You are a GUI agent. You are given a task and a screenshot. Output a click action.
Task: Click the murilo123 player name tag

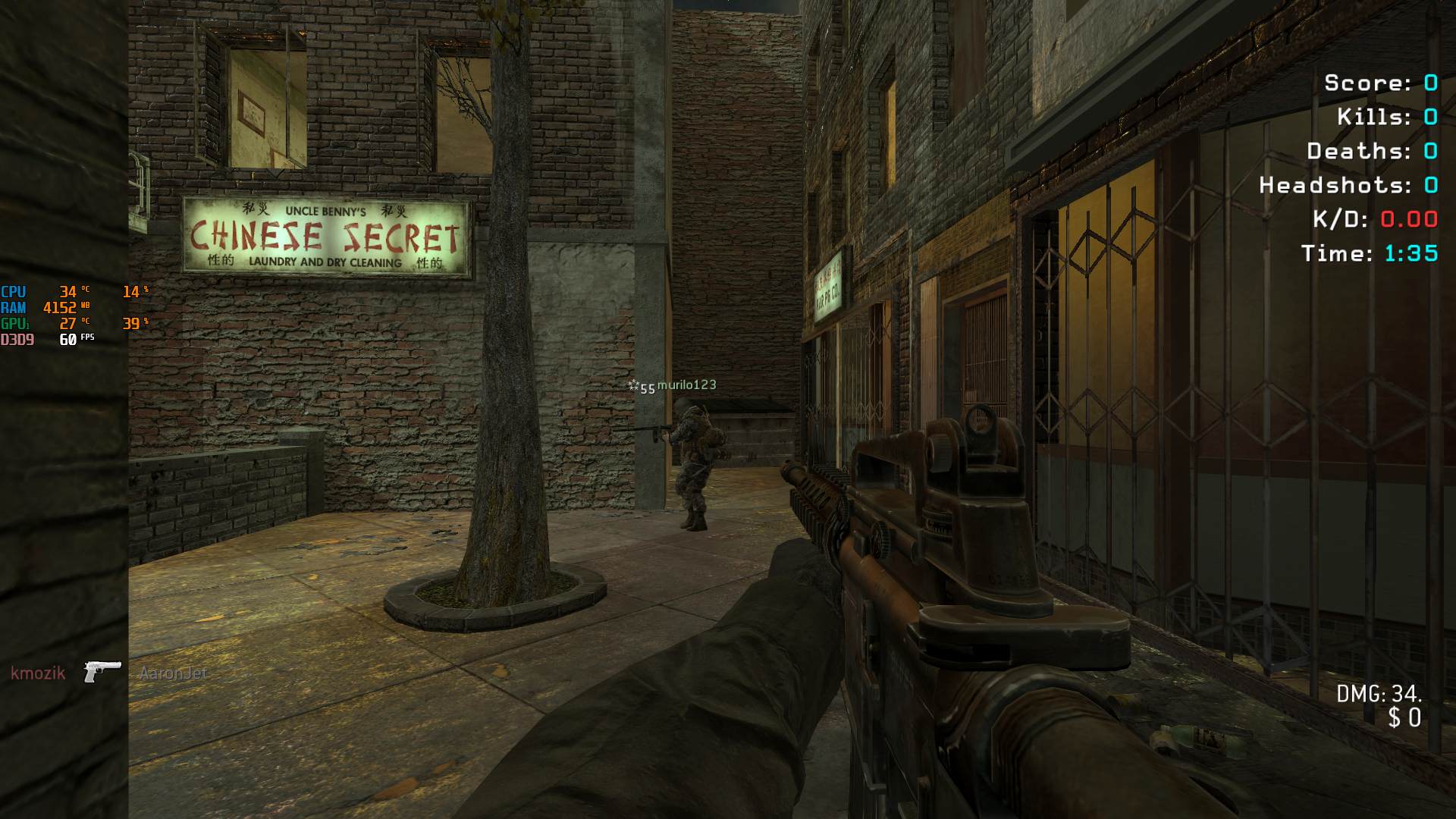(686, 385)
